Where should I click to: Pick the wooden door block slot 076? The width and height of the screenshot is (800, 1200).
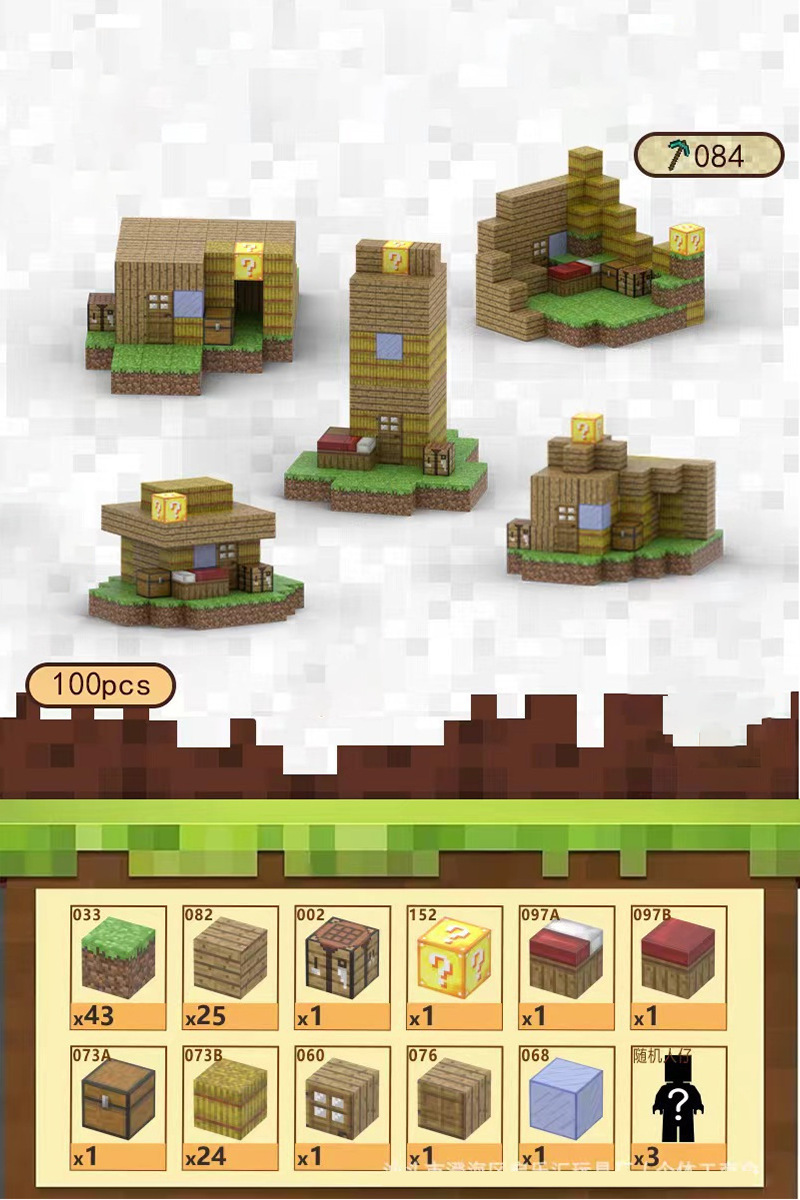455,1106
